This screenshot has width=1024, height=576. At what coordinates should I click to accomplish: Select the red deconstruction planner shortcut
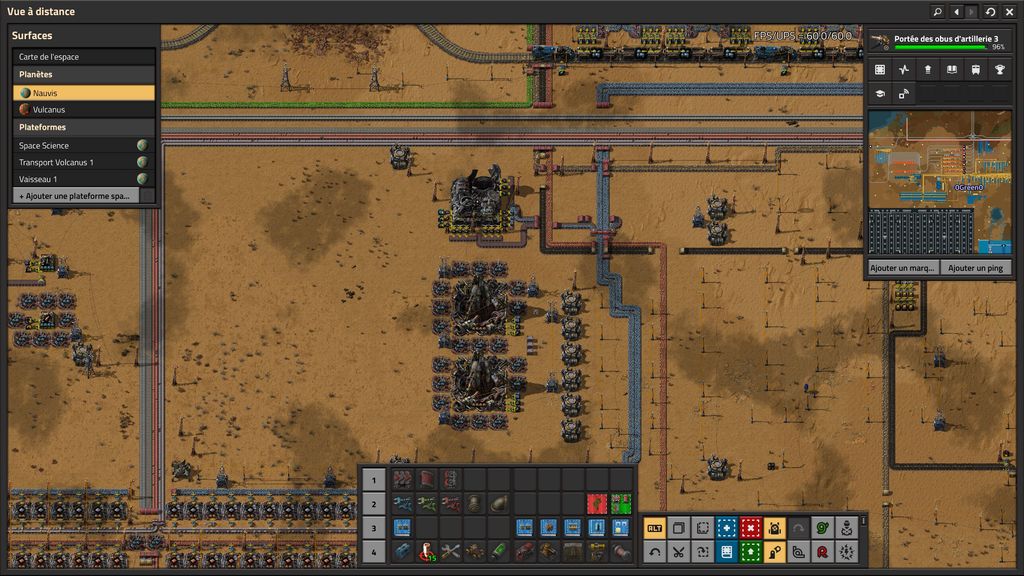tap(750, 528)
